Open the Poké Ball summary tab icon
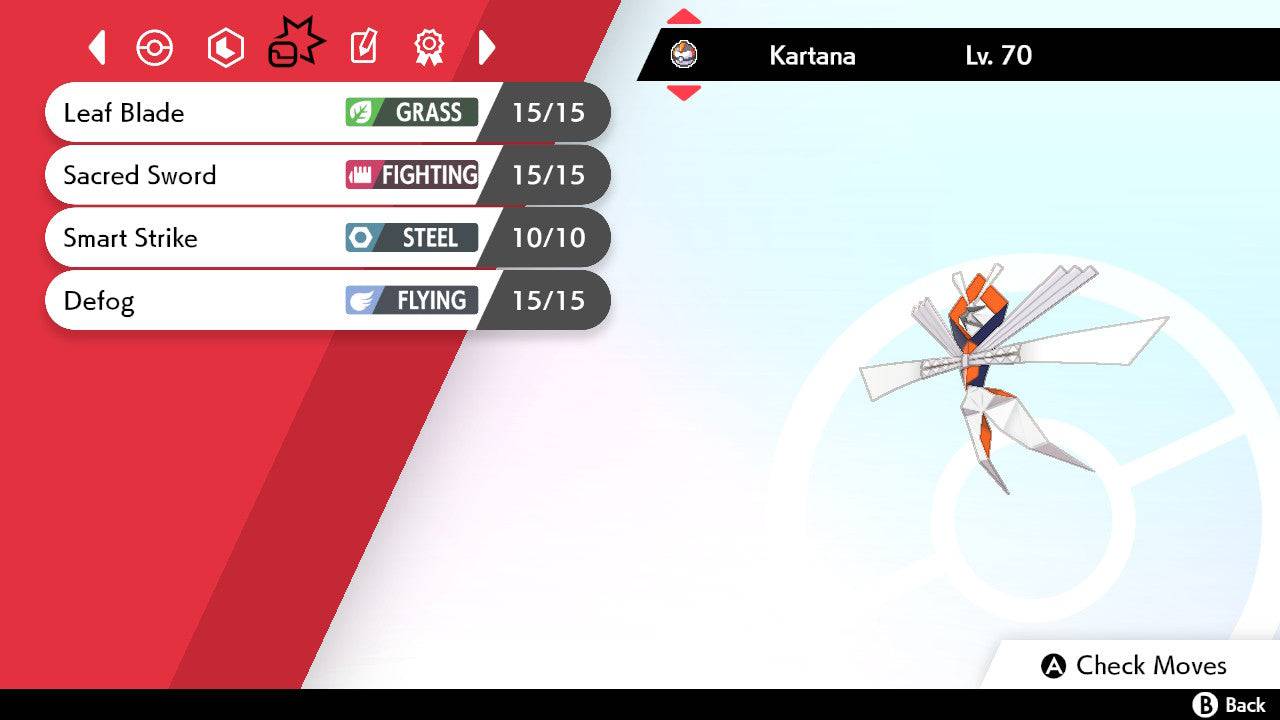Screen dimensions: 1280x720 click(155, 46)
